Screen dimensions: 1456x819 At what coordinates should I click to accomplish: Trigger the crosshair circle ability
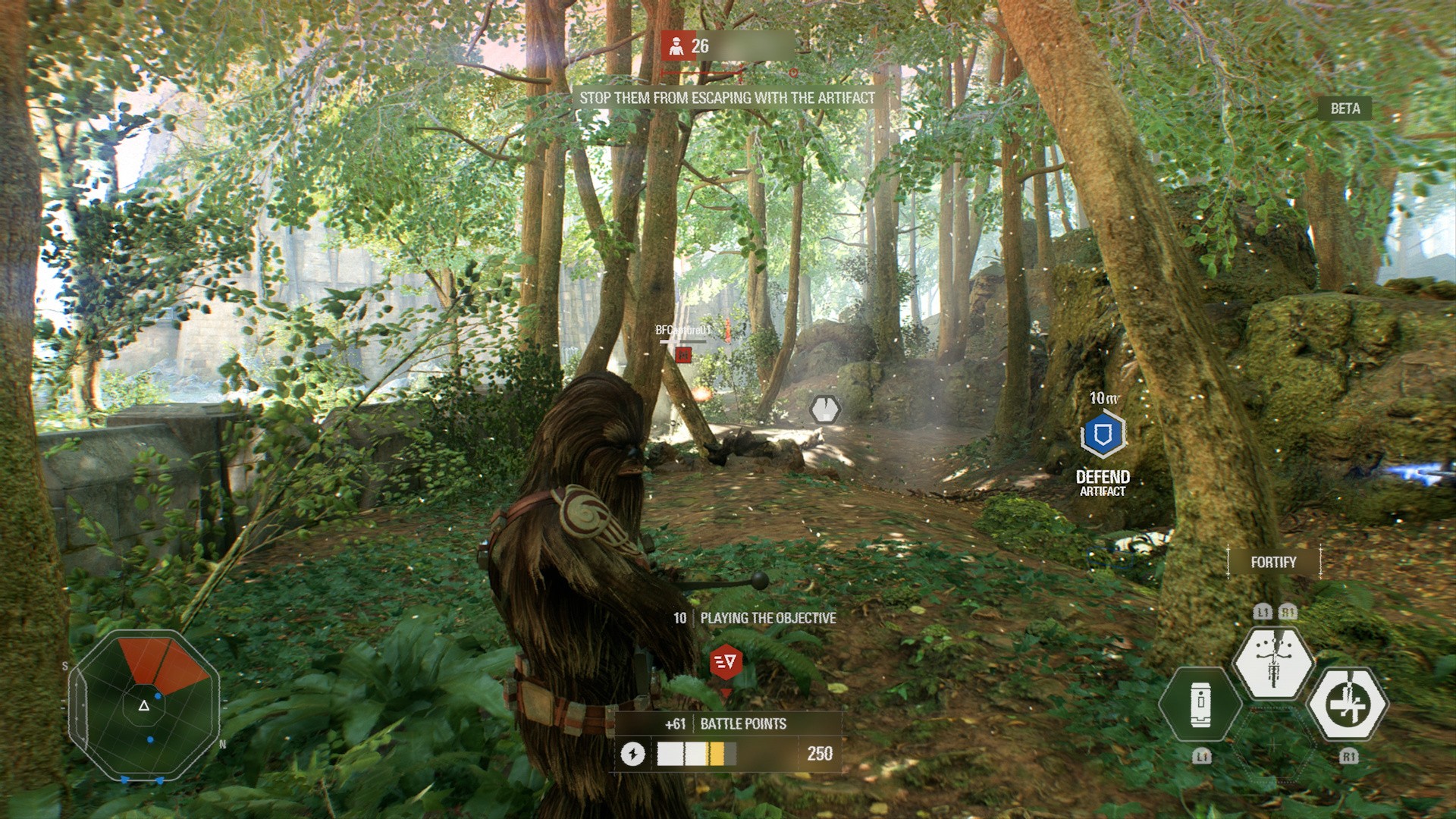(1349, 704)
